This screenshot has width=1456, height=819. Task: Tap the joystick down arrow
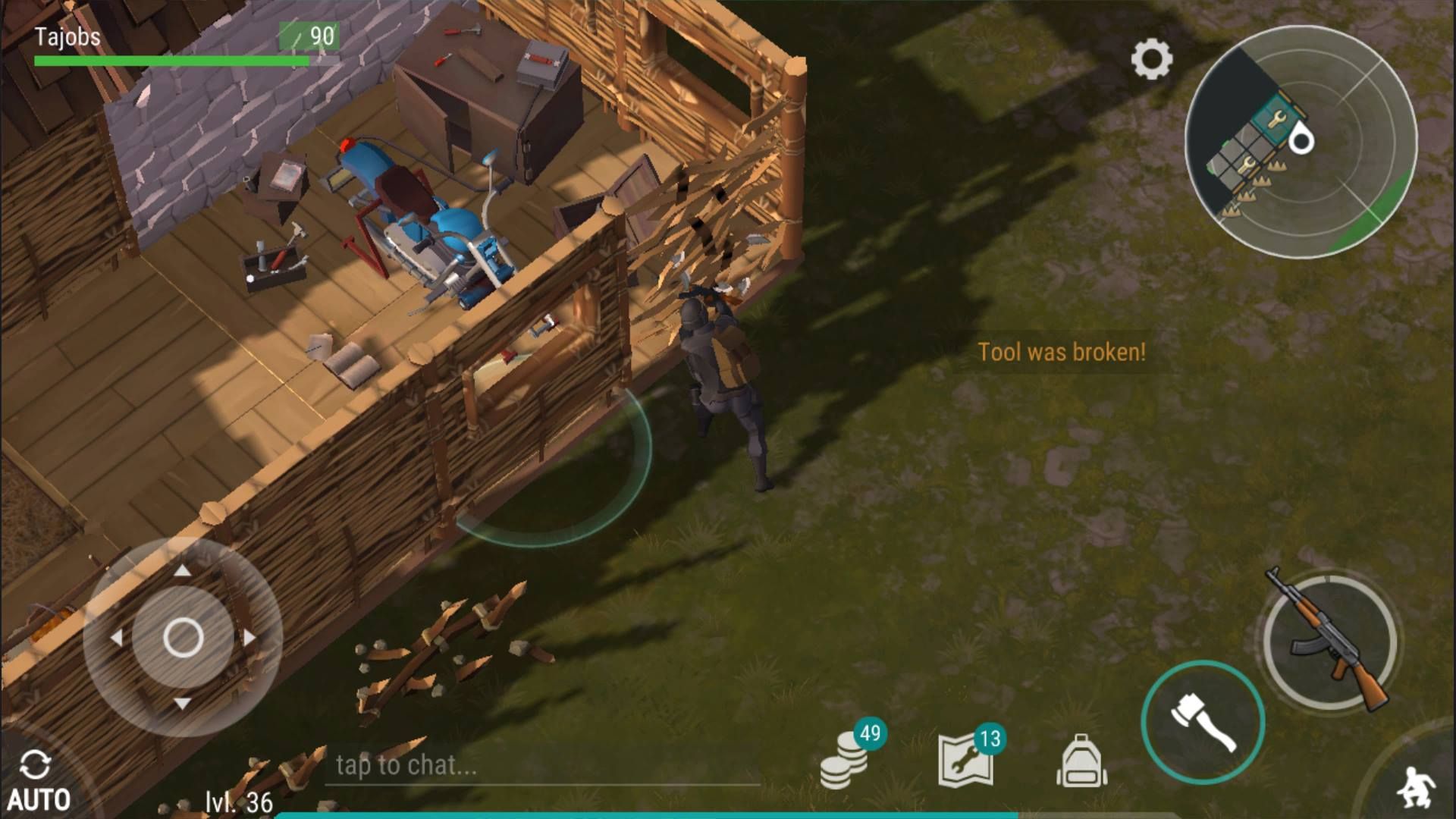183,704
